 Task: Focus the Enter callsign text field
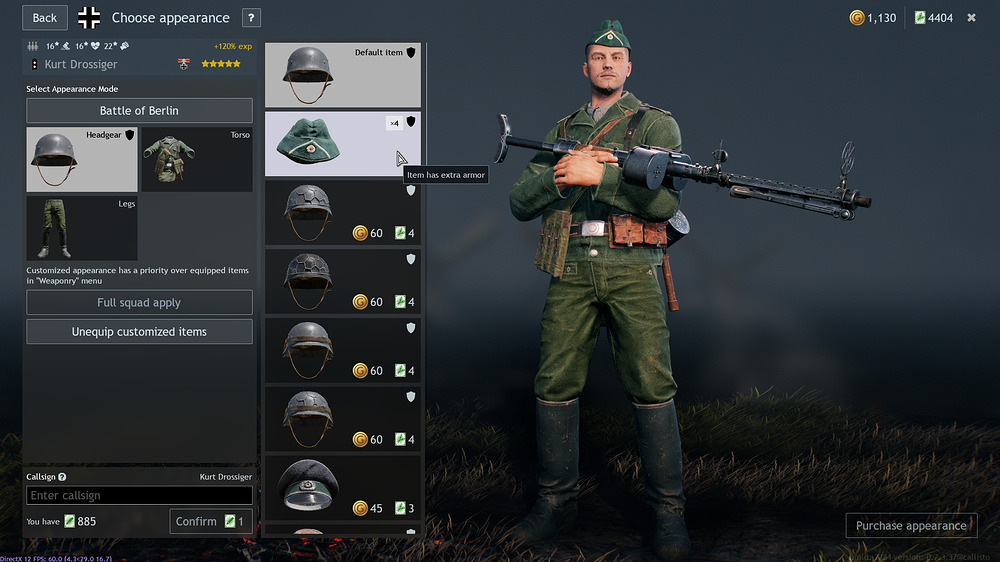click(139, 495)
